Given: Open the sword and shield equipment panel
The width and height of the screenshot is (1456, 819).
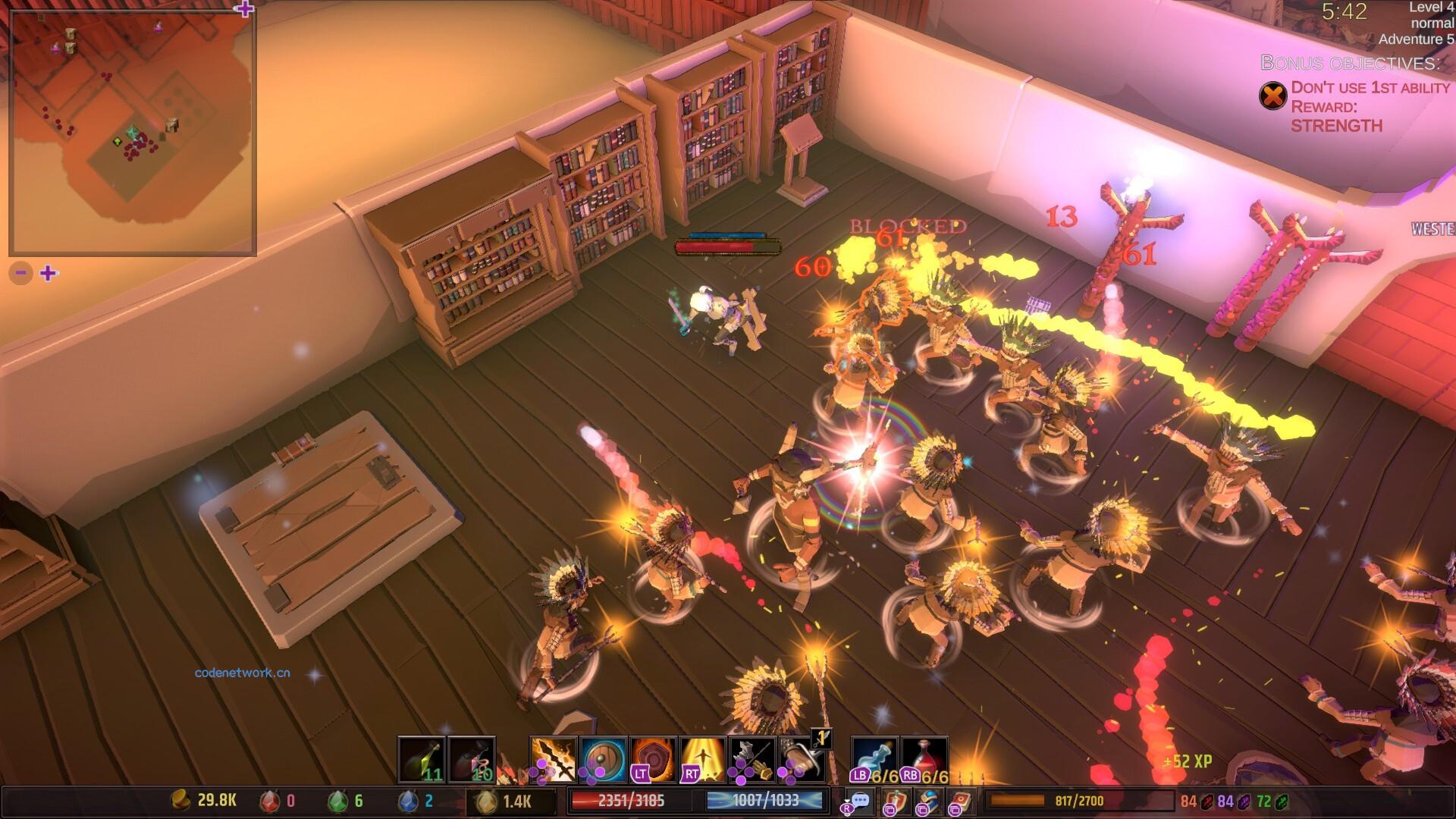Looking at the screenshot, I should [x=895, y=801].
